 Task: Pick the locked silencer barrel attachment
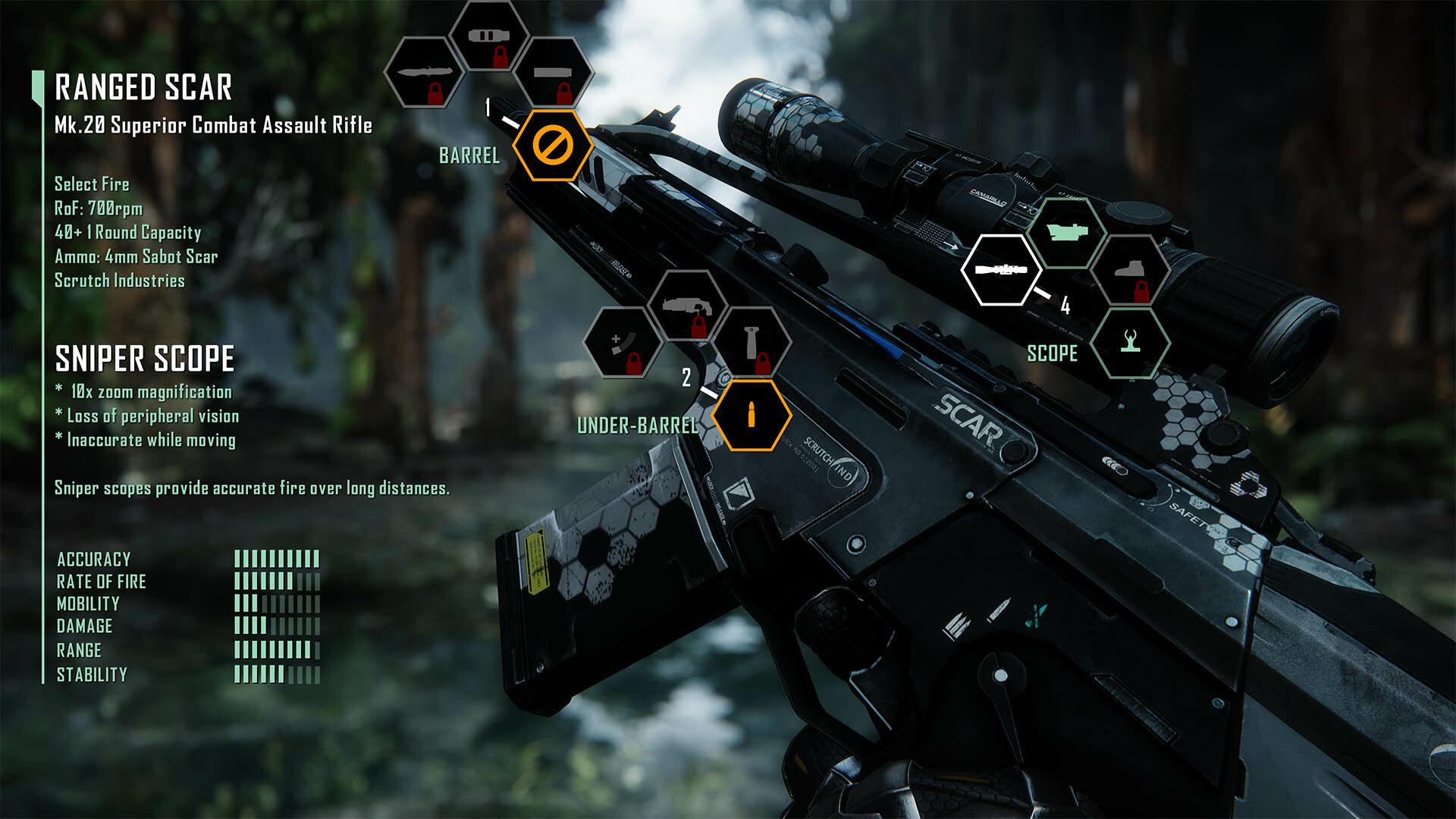click(x=553, y=74)
